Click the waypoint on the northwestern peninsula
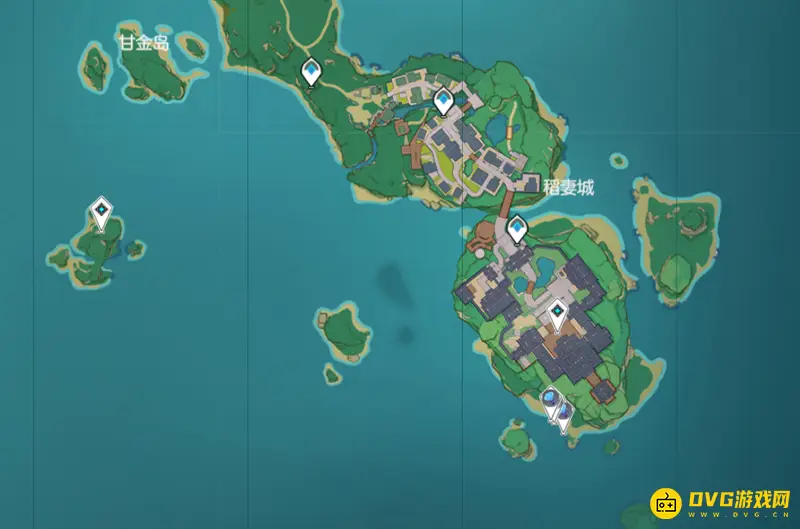Image resolution: width=800 pixels, height=529 pixels. pyautogui.click(x=311, y=71)
